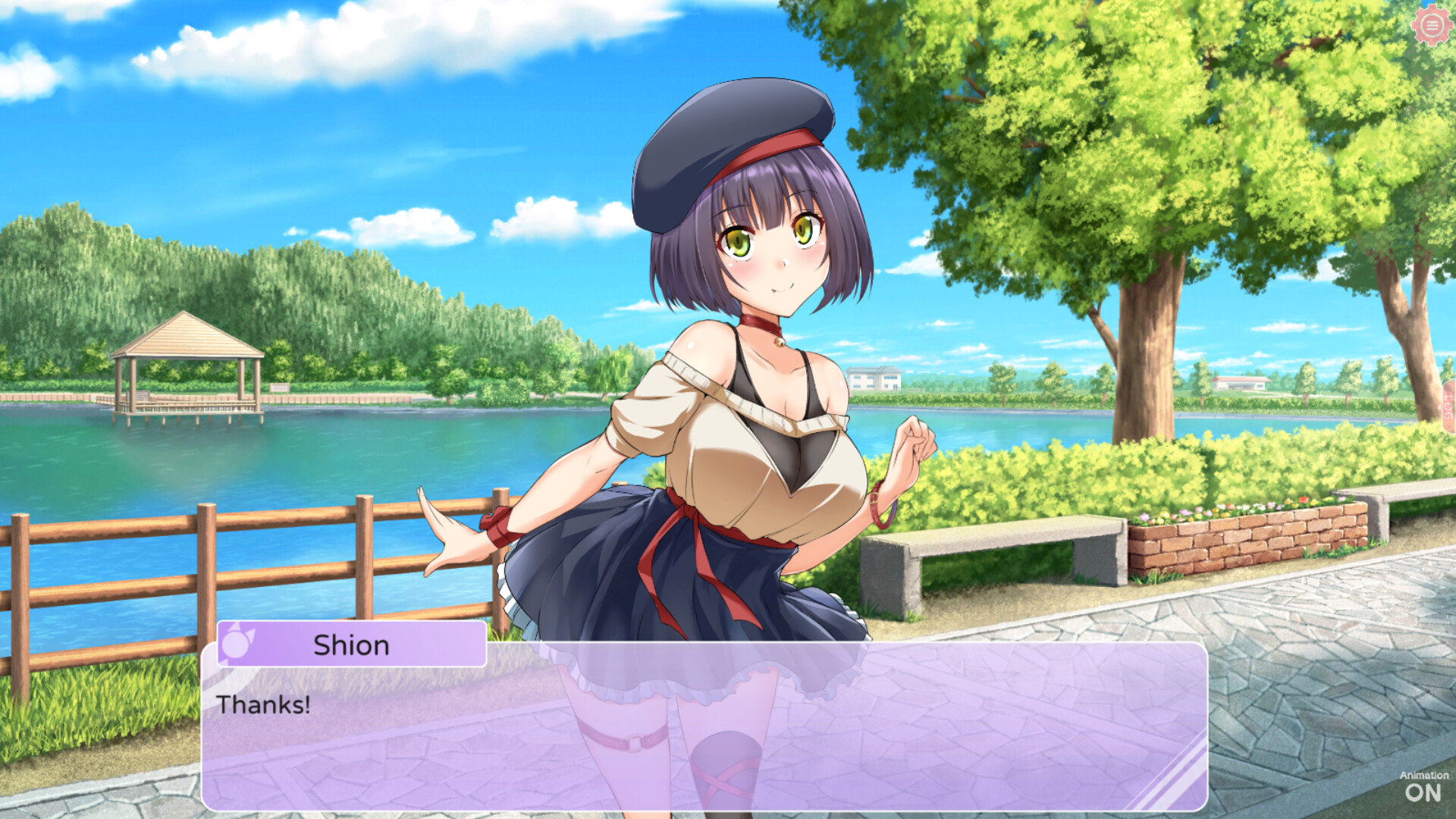Click the red gear in the top-right corner
The height and width of the screenshot is (819, 1456).
tap(1432, 25)
